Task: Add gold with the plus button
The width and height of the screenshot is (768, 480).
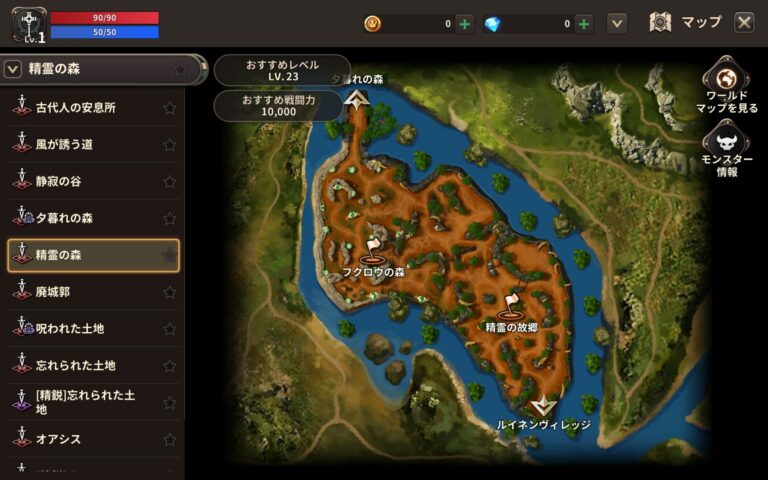Action: (x=465, y=23)
